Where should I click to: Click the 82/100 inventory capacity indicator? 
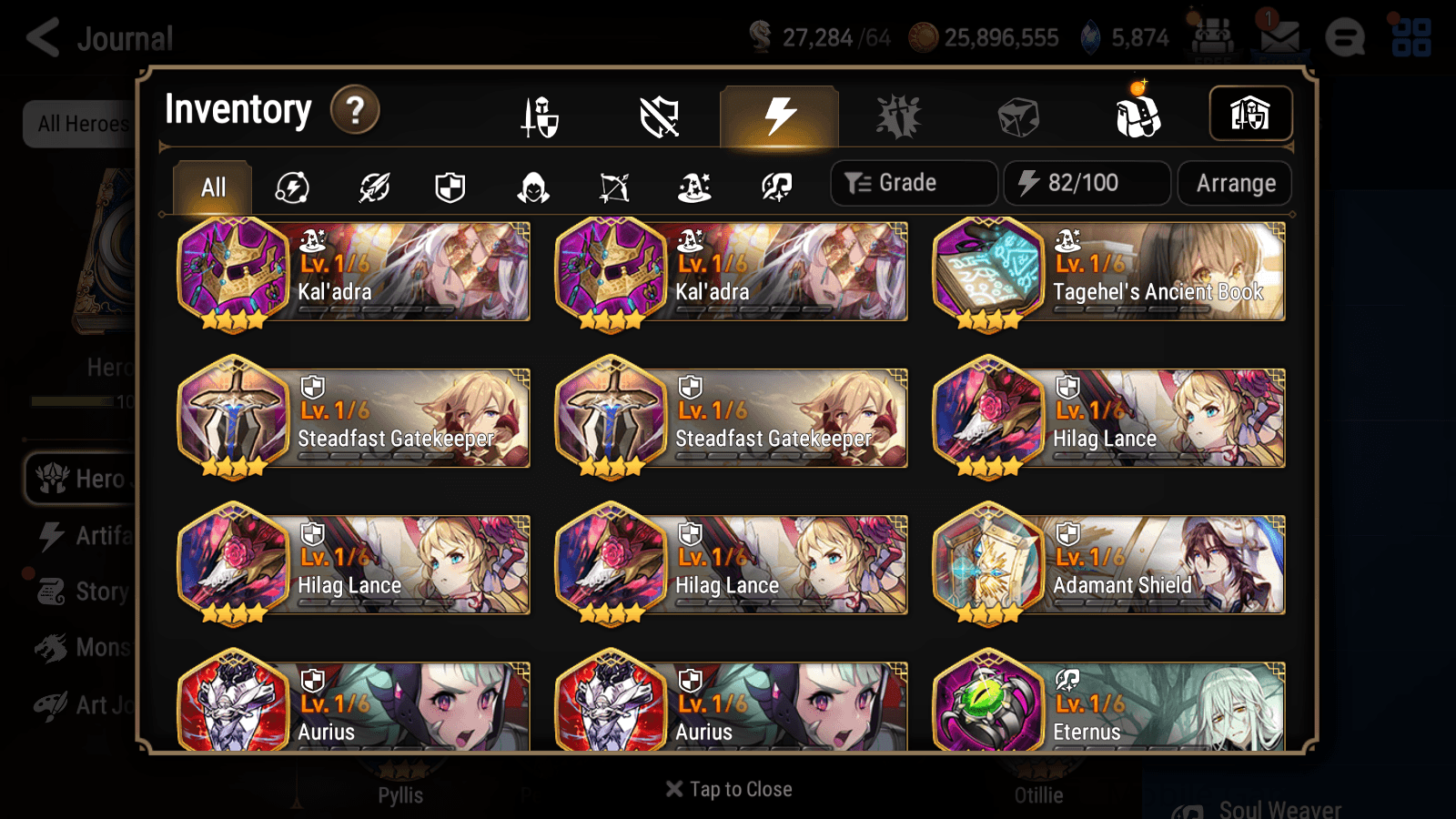1087,182
